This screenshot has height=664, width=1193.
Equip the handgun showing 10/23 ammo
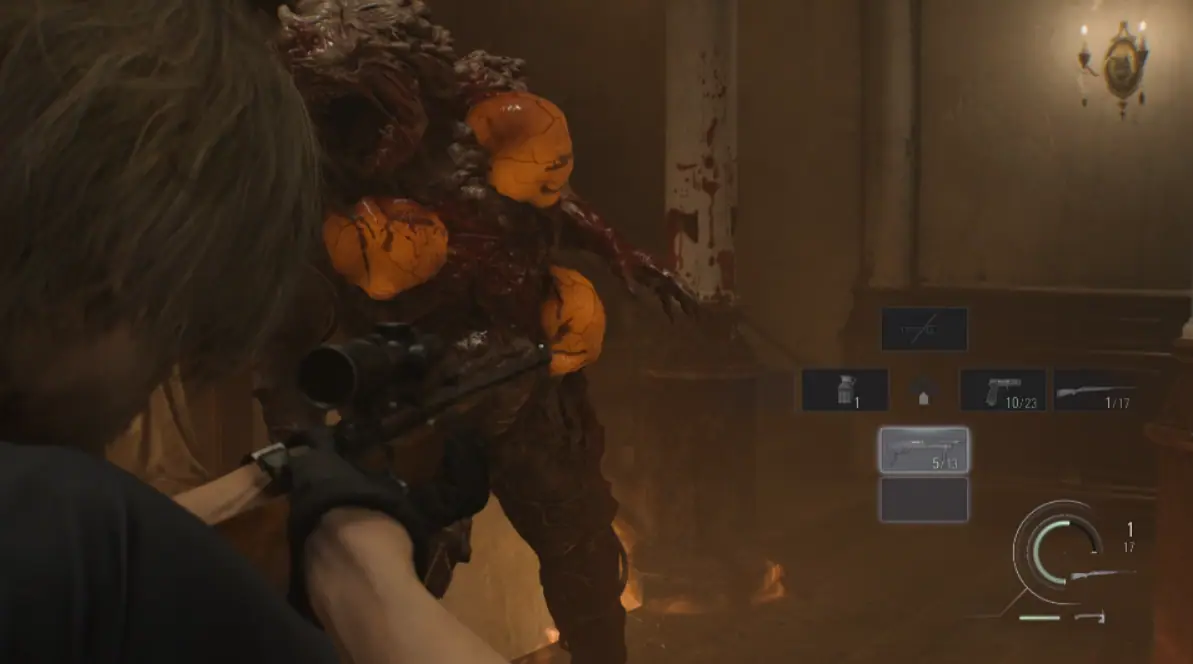pos(1003,390)
